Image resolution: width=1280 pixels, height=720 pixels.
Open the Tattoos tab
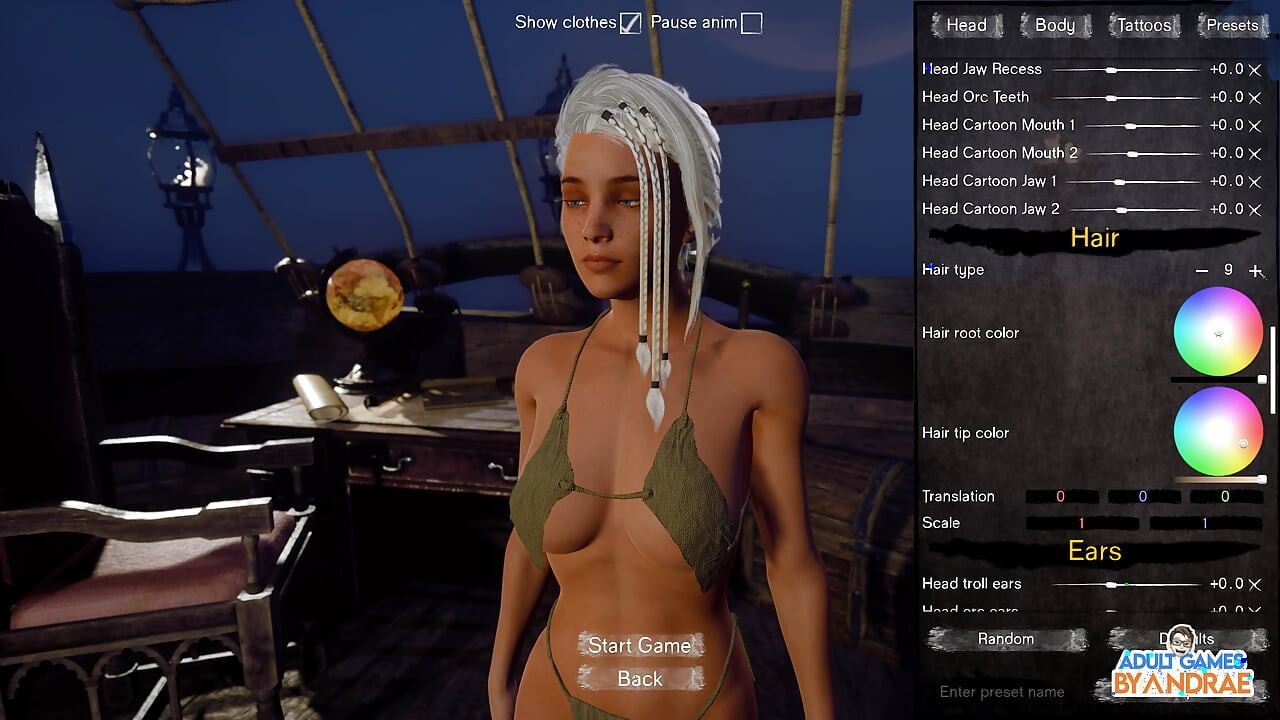click(x=1143, y=25)
